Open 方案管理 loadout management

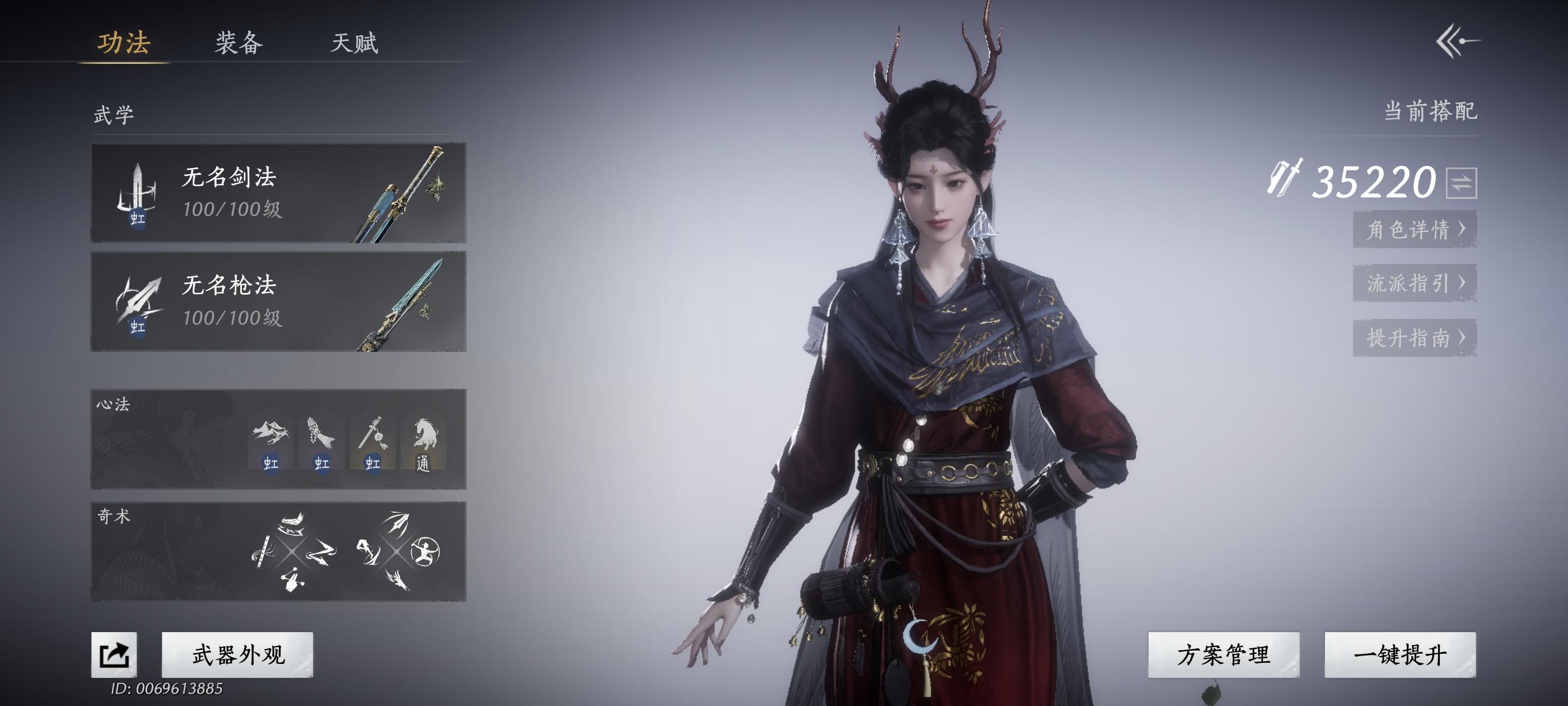click(1224, 655)
